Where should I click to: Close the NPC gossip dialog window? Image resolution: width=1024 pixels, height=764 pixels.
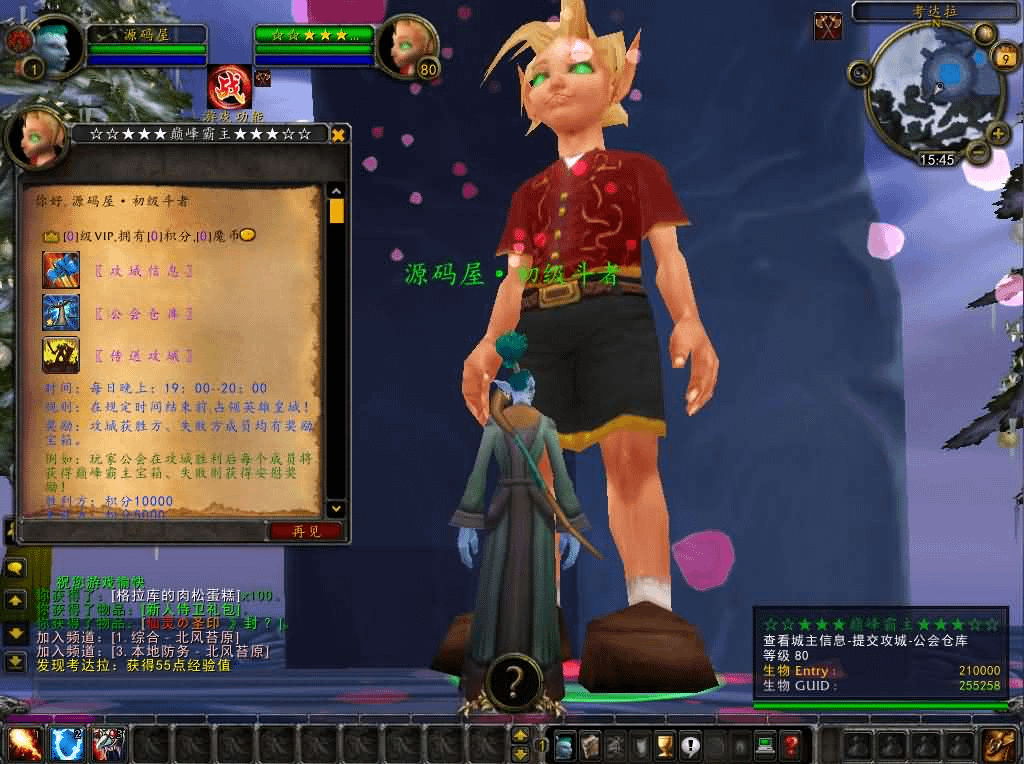339,134
